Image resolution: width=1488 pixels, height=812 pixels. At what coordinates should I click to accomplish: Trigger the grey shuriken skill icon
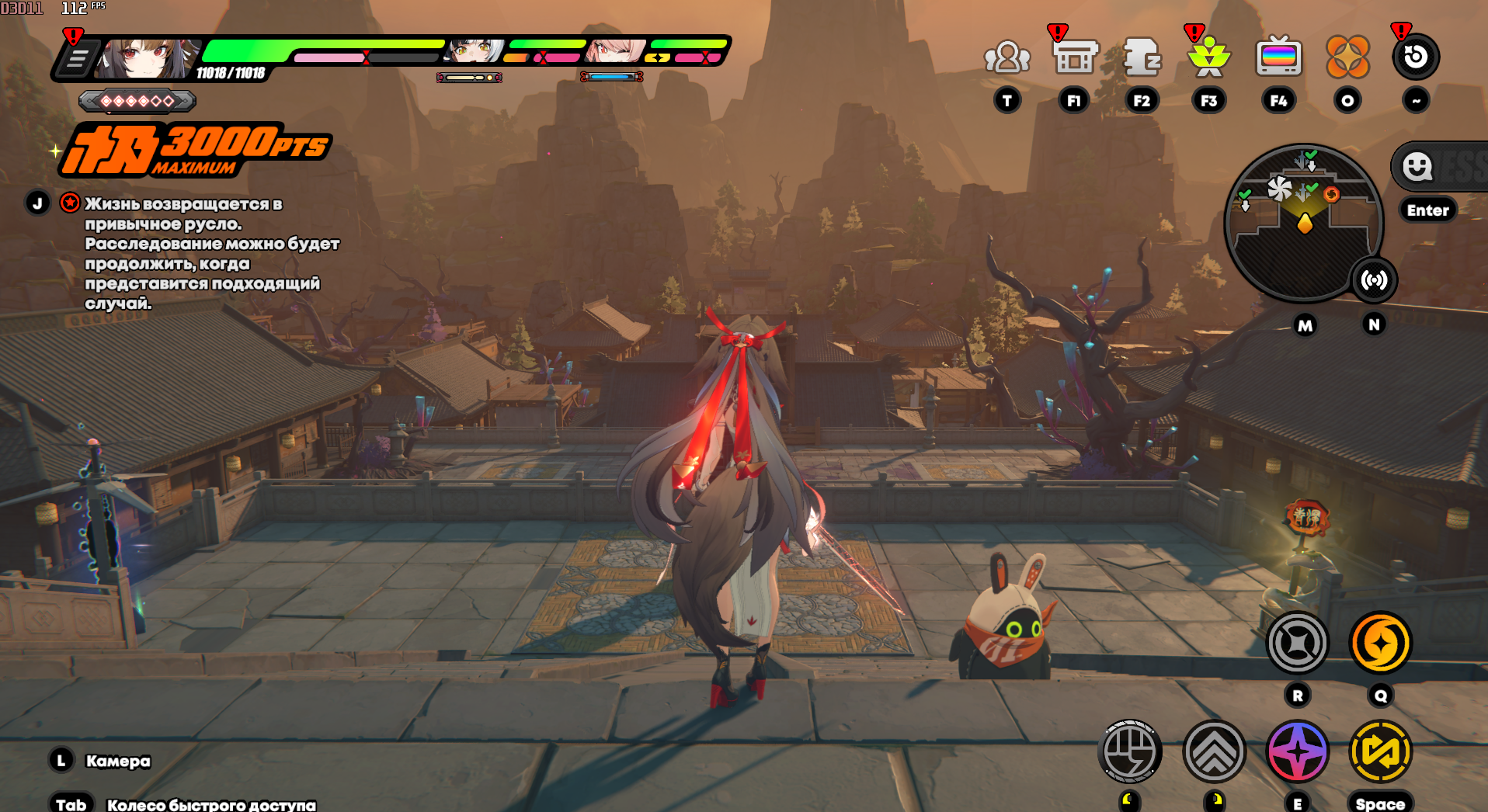click(1297, 643)
